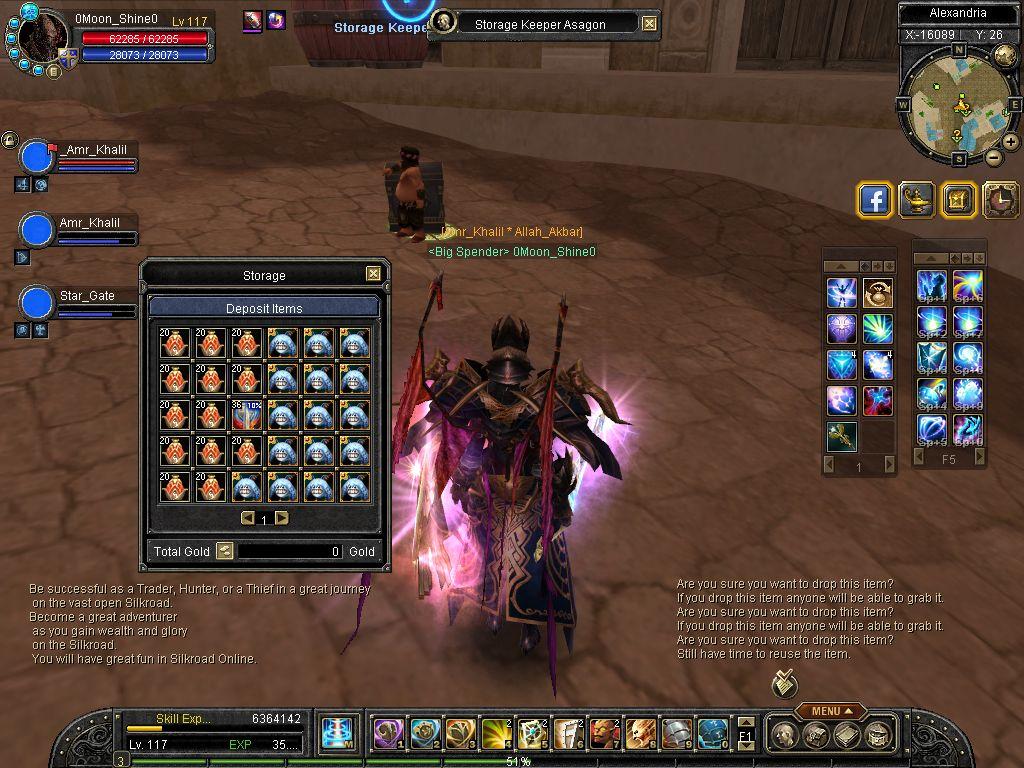Screen dimensions: 1024x768
Task: Go to the previous storage page
Action: tap(247, 518)
